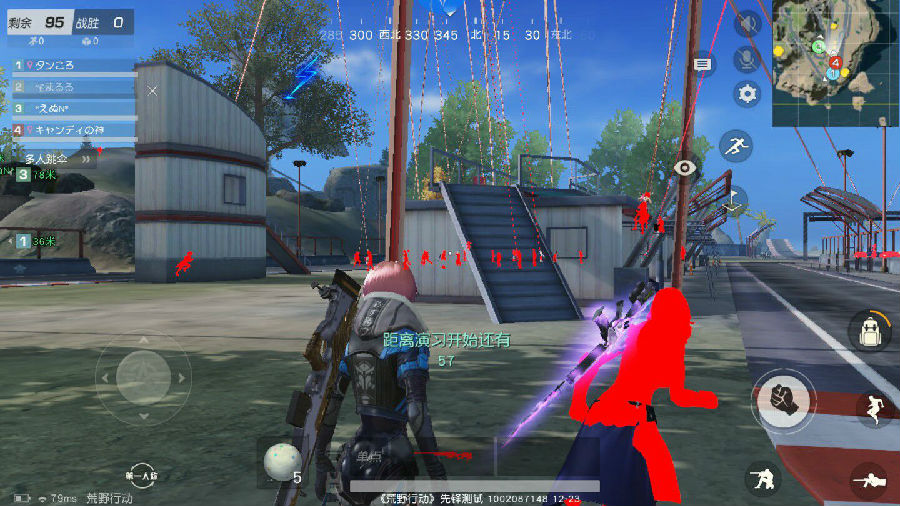Open the backpack inventory
Viewport: 900px width, 506px height.
[x=869, y=331]
